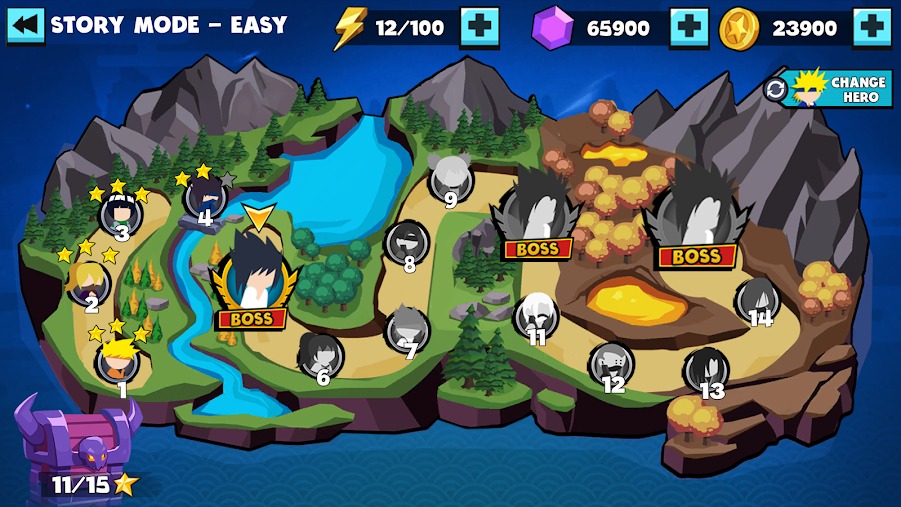The height and width of the screenshot is (507, 901).
Task: Select stage 1 on the map
Action: 118,361
